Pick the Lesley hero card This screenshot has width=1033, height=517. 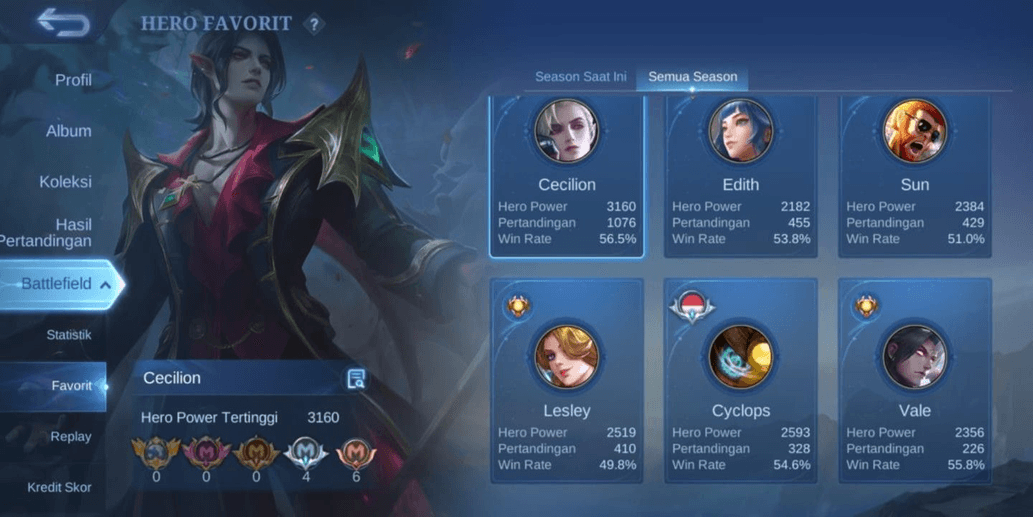567,380
